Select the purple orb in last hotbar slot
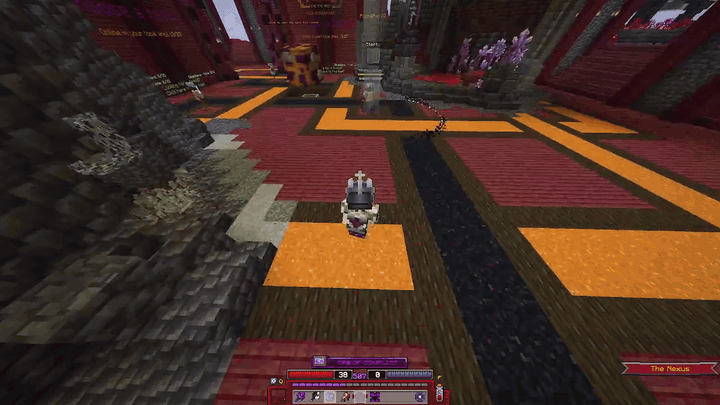 pos(419,397)
